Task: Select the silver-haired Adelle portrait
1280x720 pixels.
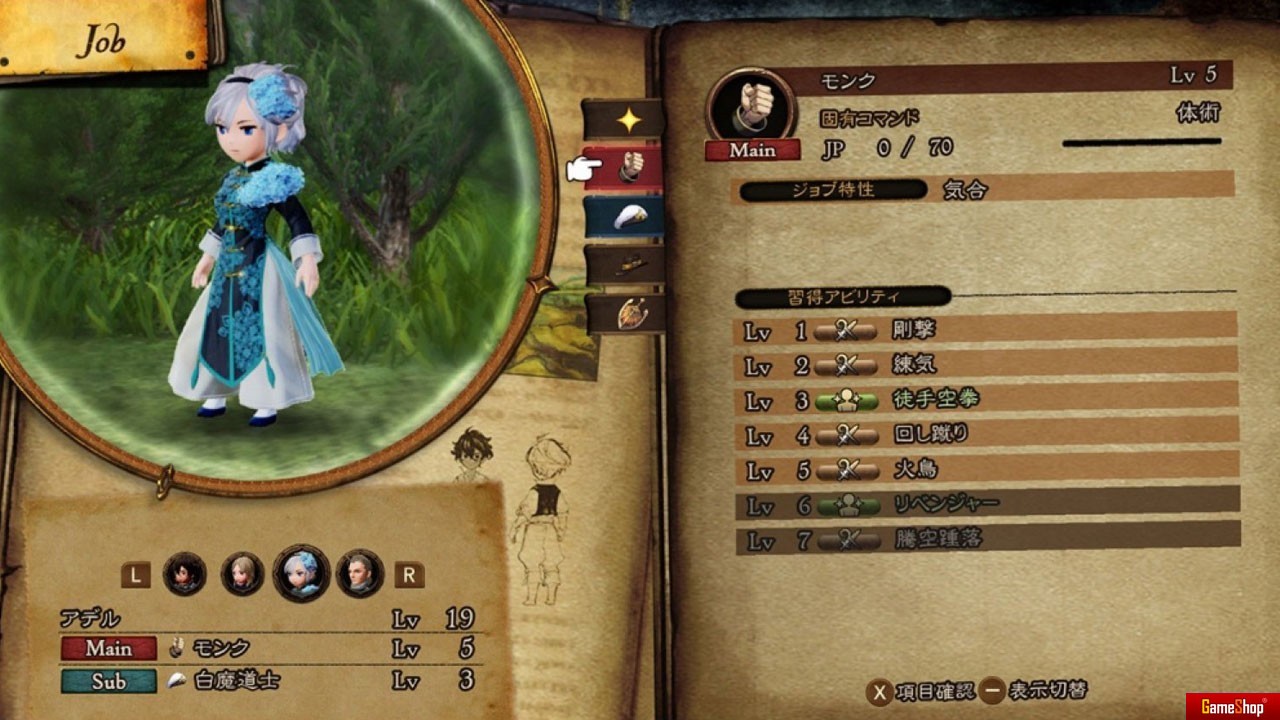Action: pos(301,573)
